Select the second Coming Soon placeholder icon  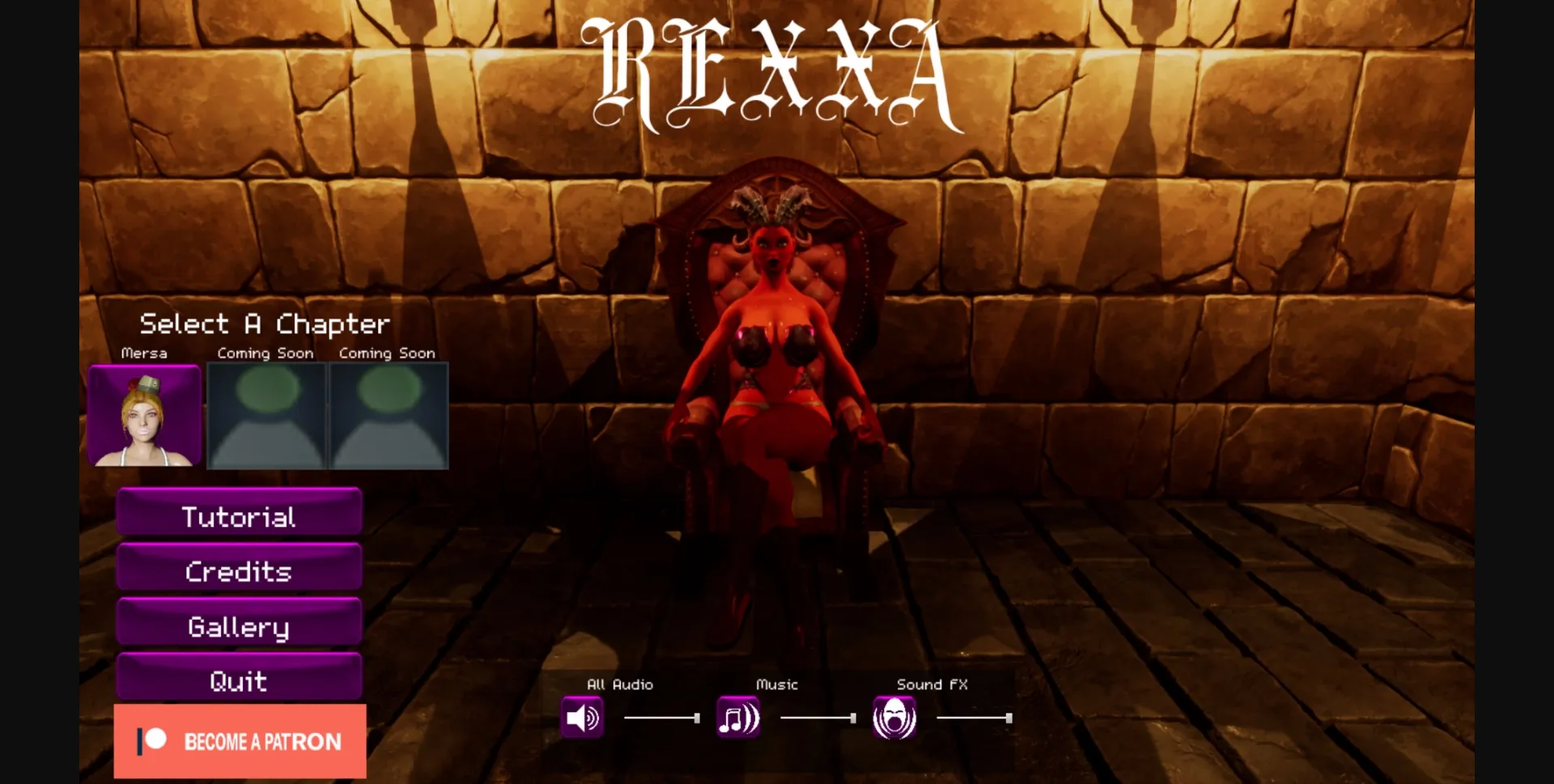click(387, 415)
